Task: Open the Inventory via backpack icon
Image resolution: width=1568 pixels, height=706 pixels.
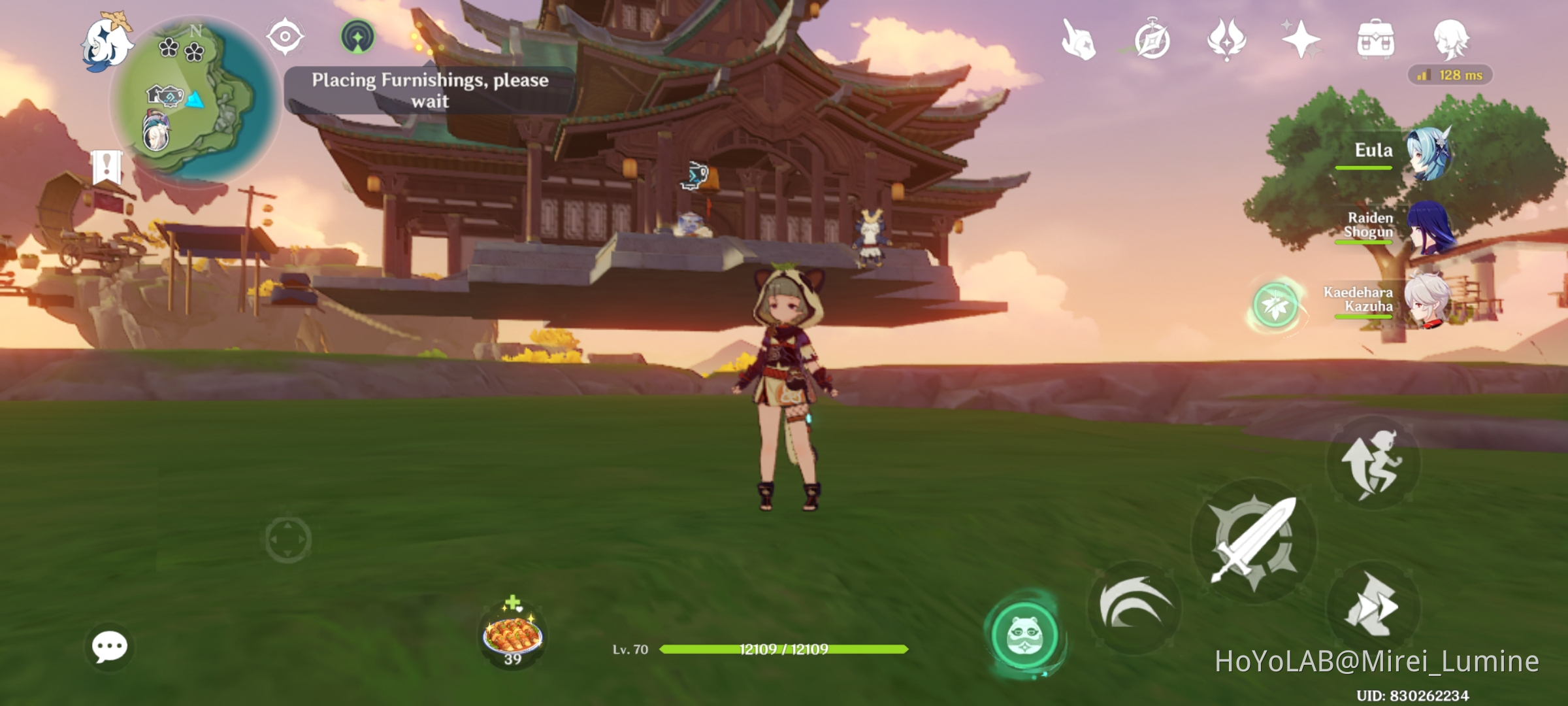Action: coord(1376,41)
